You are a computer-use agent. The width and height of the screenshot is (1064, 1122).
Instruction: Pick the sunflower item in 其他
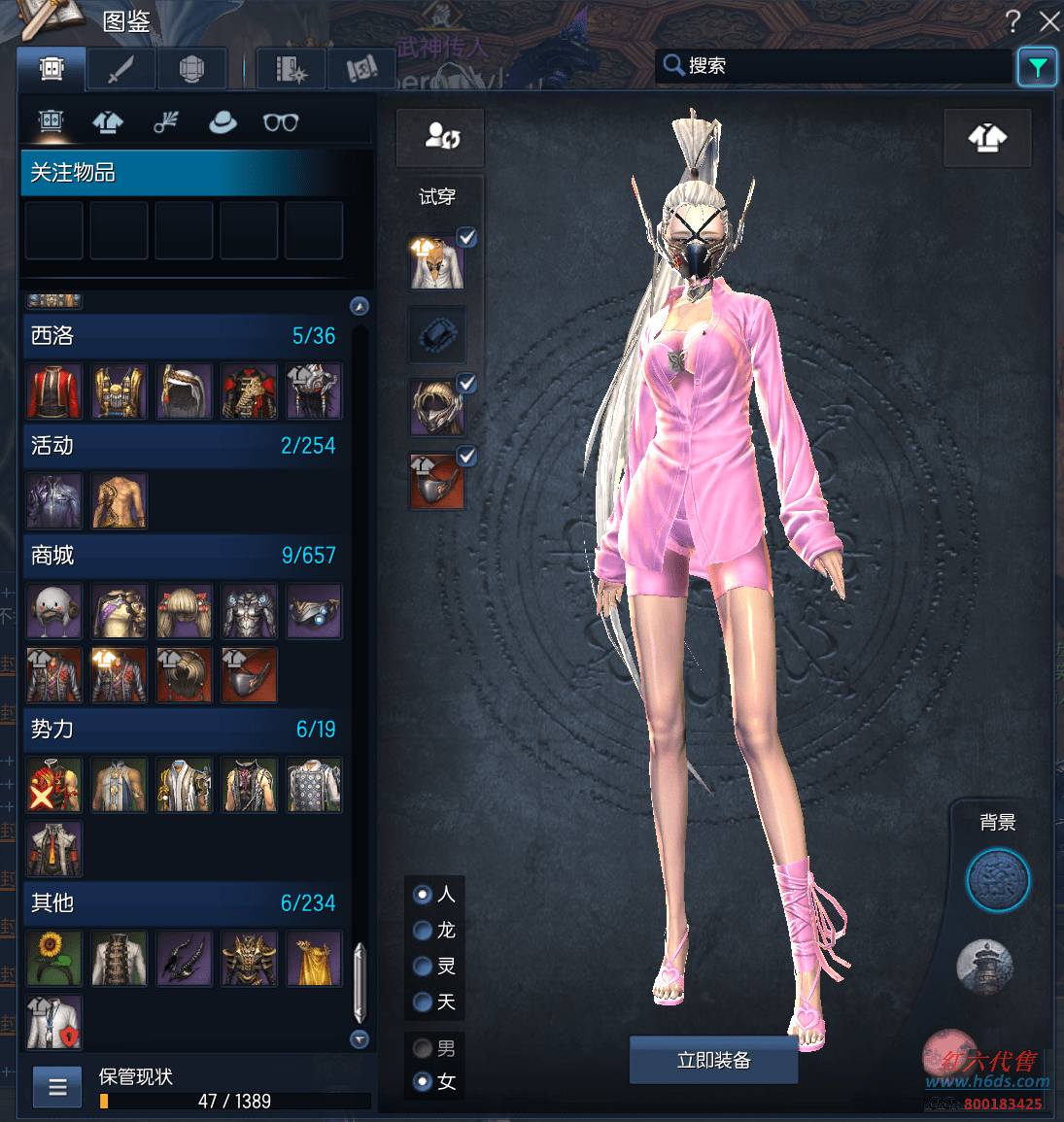click(53, 959)
